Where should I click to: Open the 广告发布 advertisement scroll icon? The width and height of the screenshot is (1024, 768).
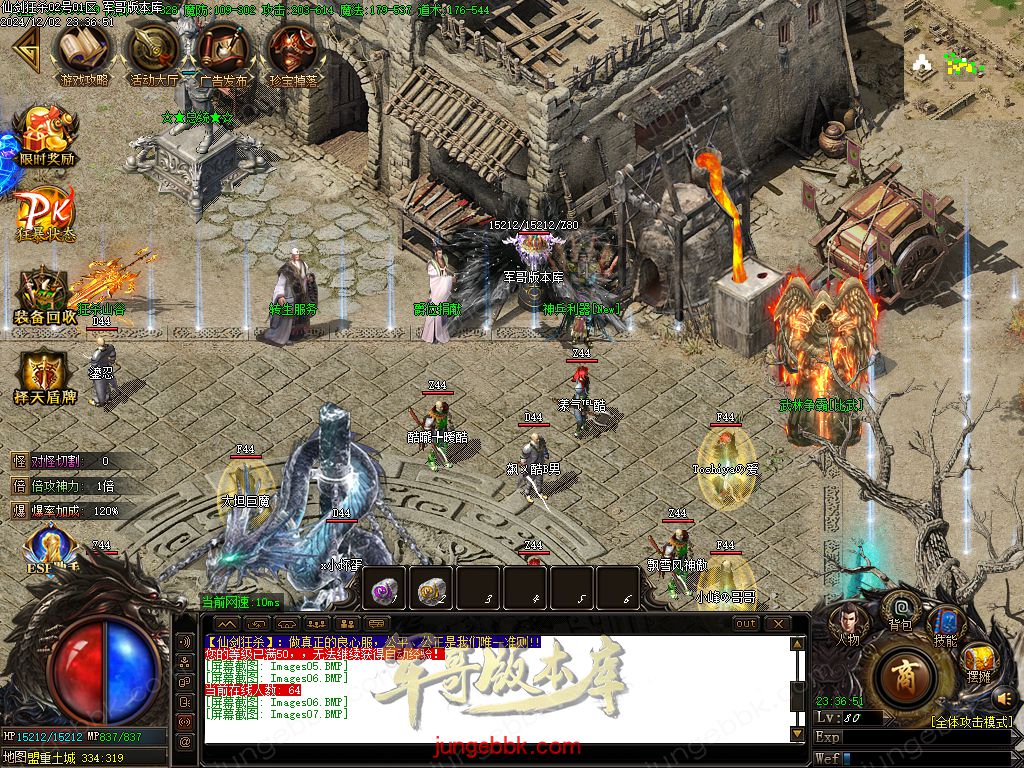[224, 48]
